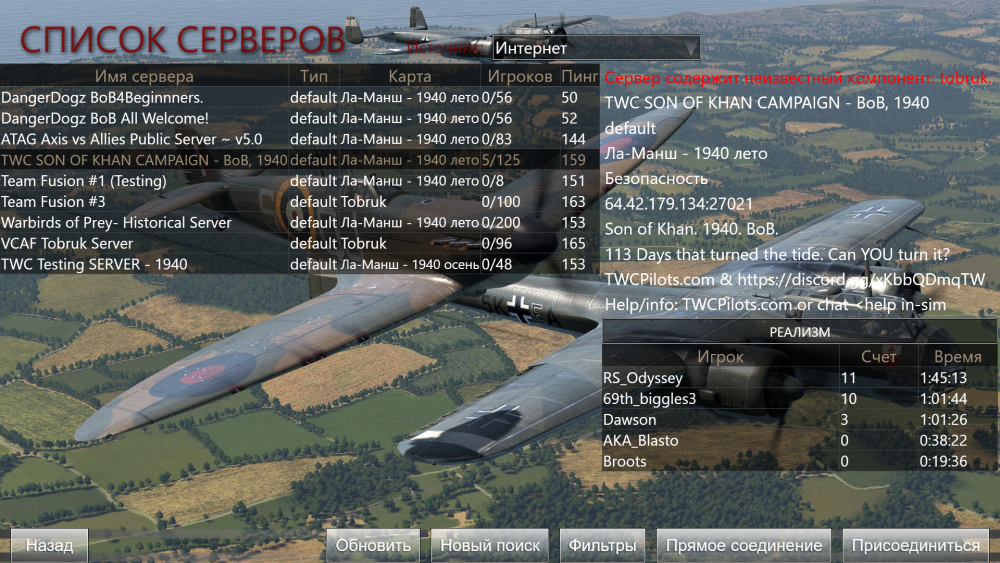Sort list by Игроков column header
Screen dimensions: 1000x563
520,76
